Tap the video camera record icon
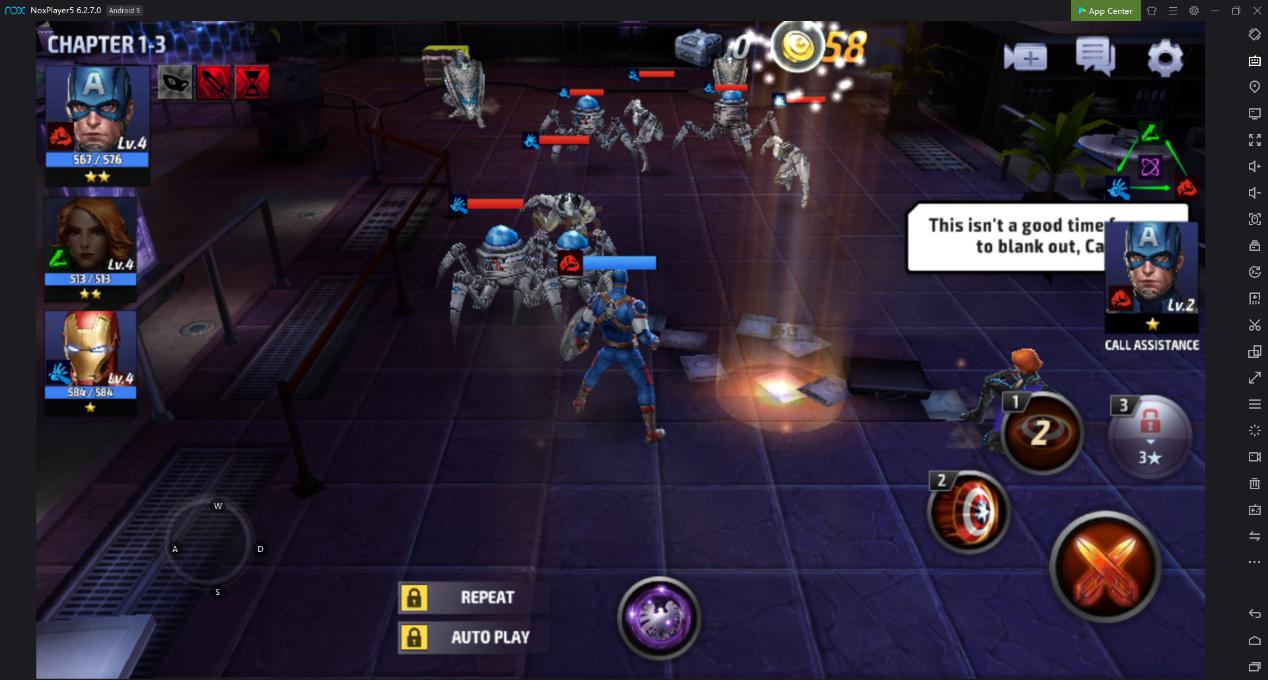Image resolution: width=1268 pixels, height=680 pixels. [1025, 57]
